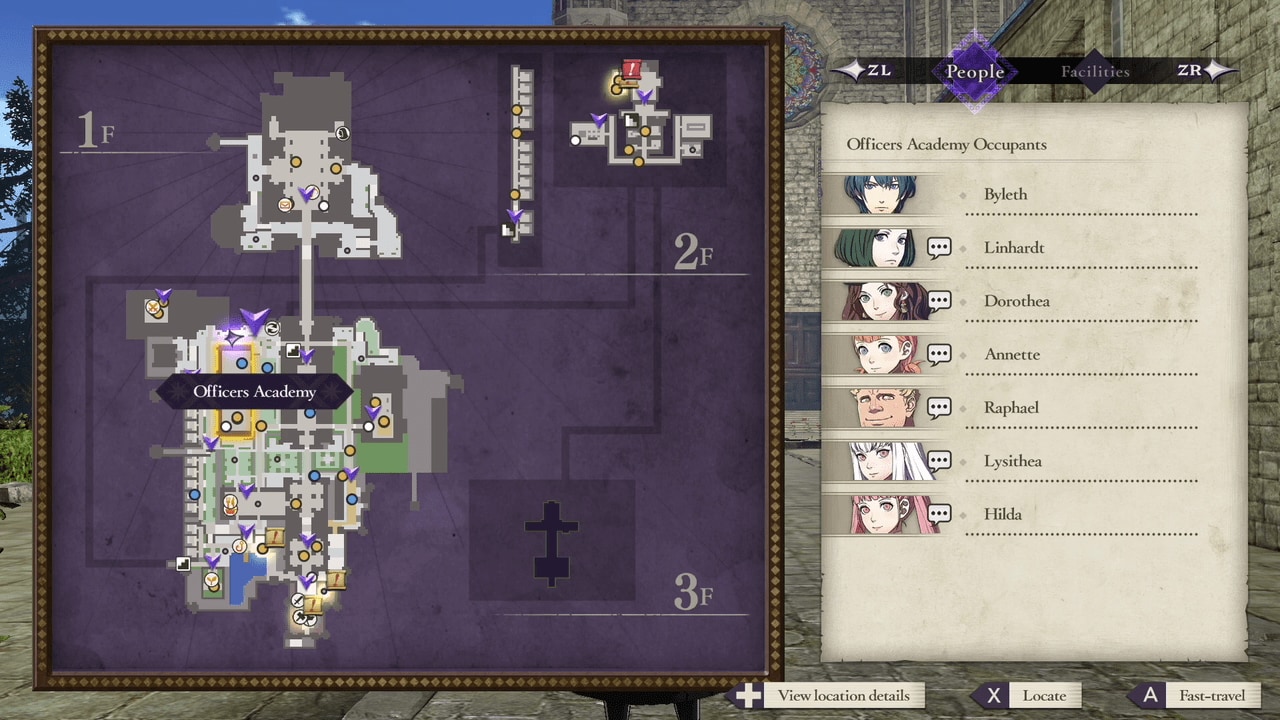Click the seedling greenhouse icon
The height and width of the screenshot is (720, 1280).
210,577
